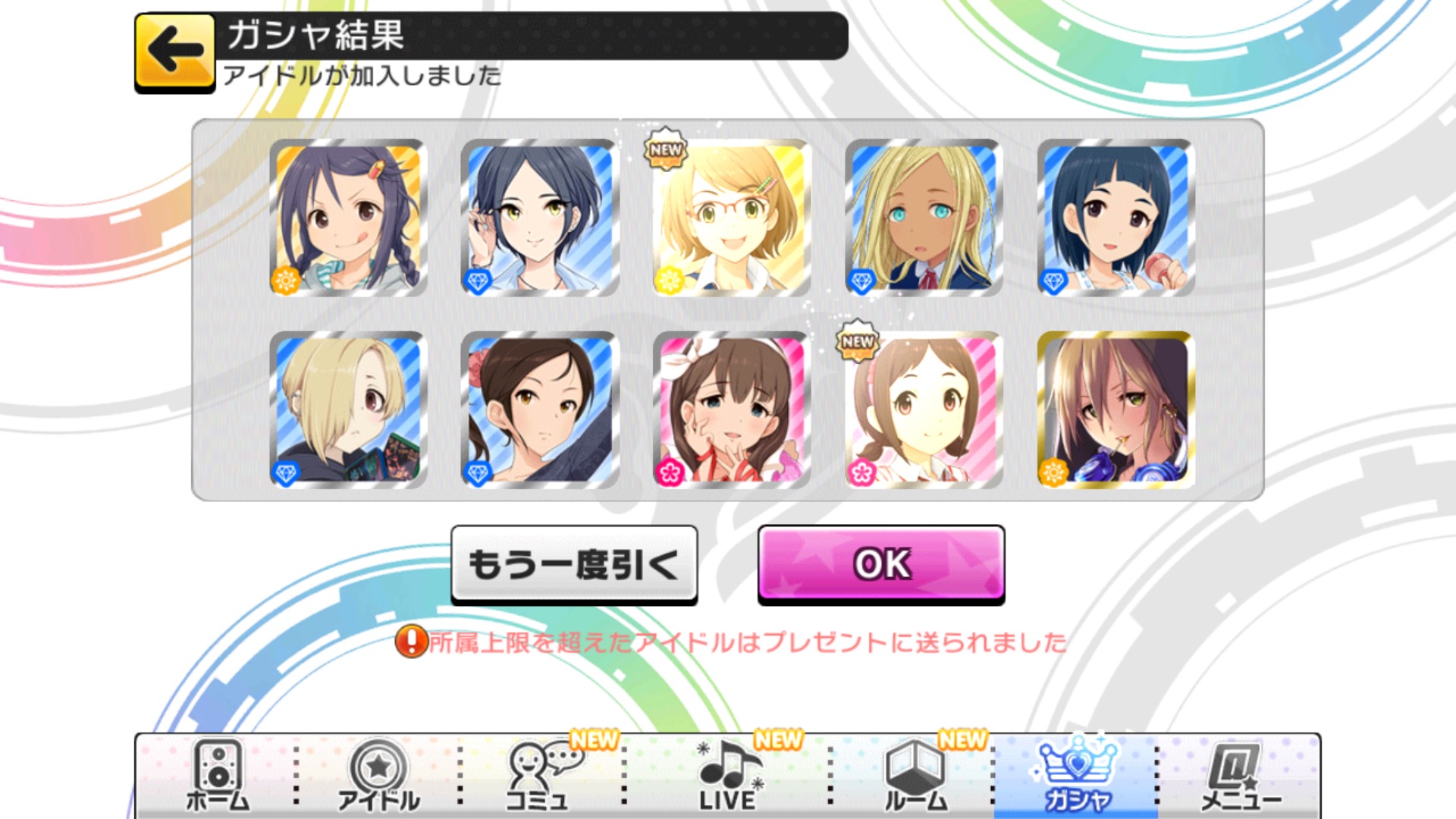Pull again with もう一度引く button

(574, 564)
